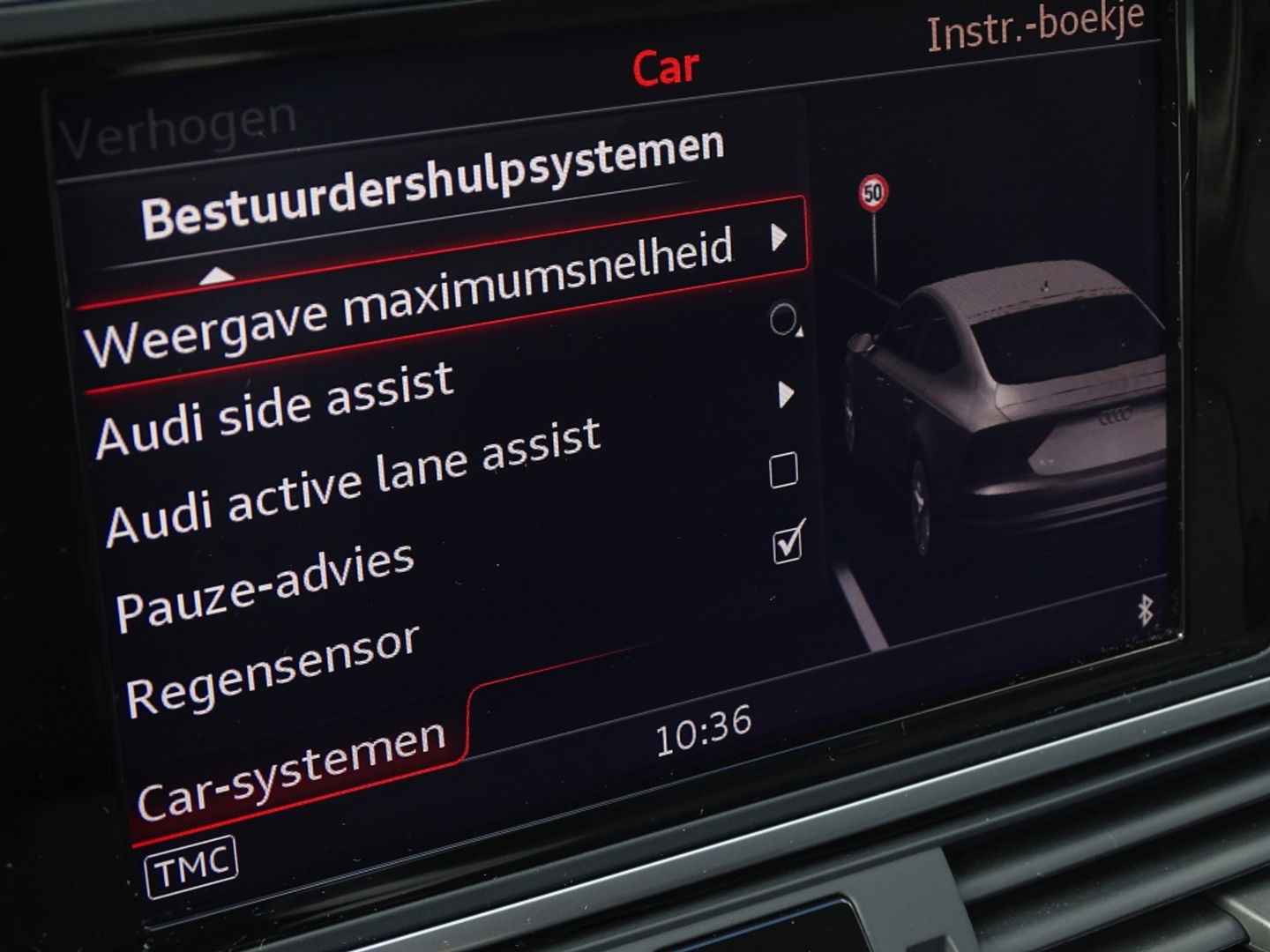Click the scroll-up triangle above Weergave maximumsnelheid
This screenshot has height=952, width=1270.
point(219,275)
